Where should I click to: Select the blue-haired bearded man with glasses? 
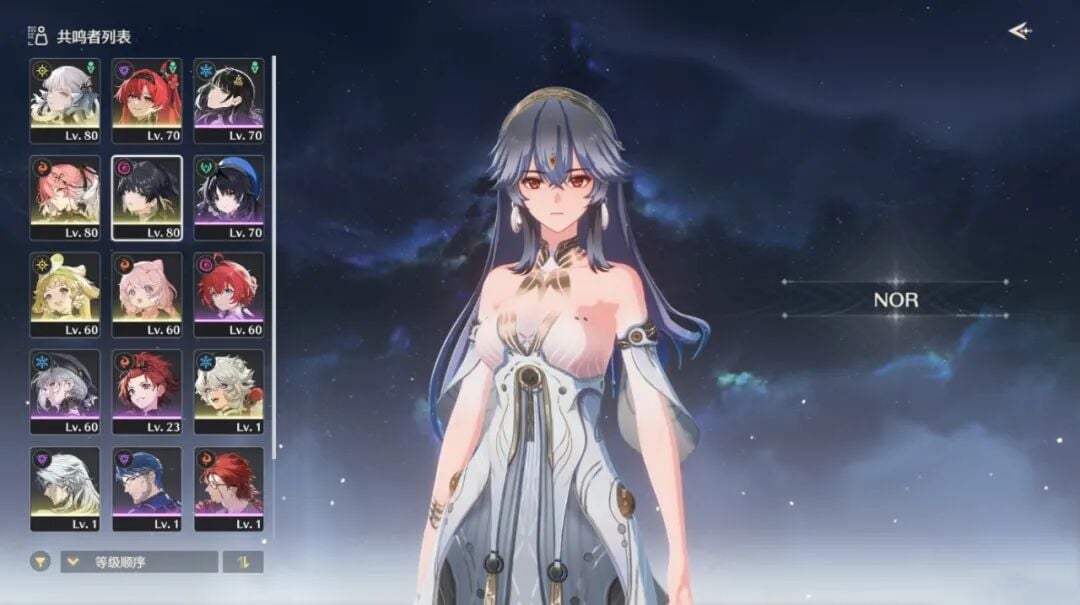tap(147, 488)
